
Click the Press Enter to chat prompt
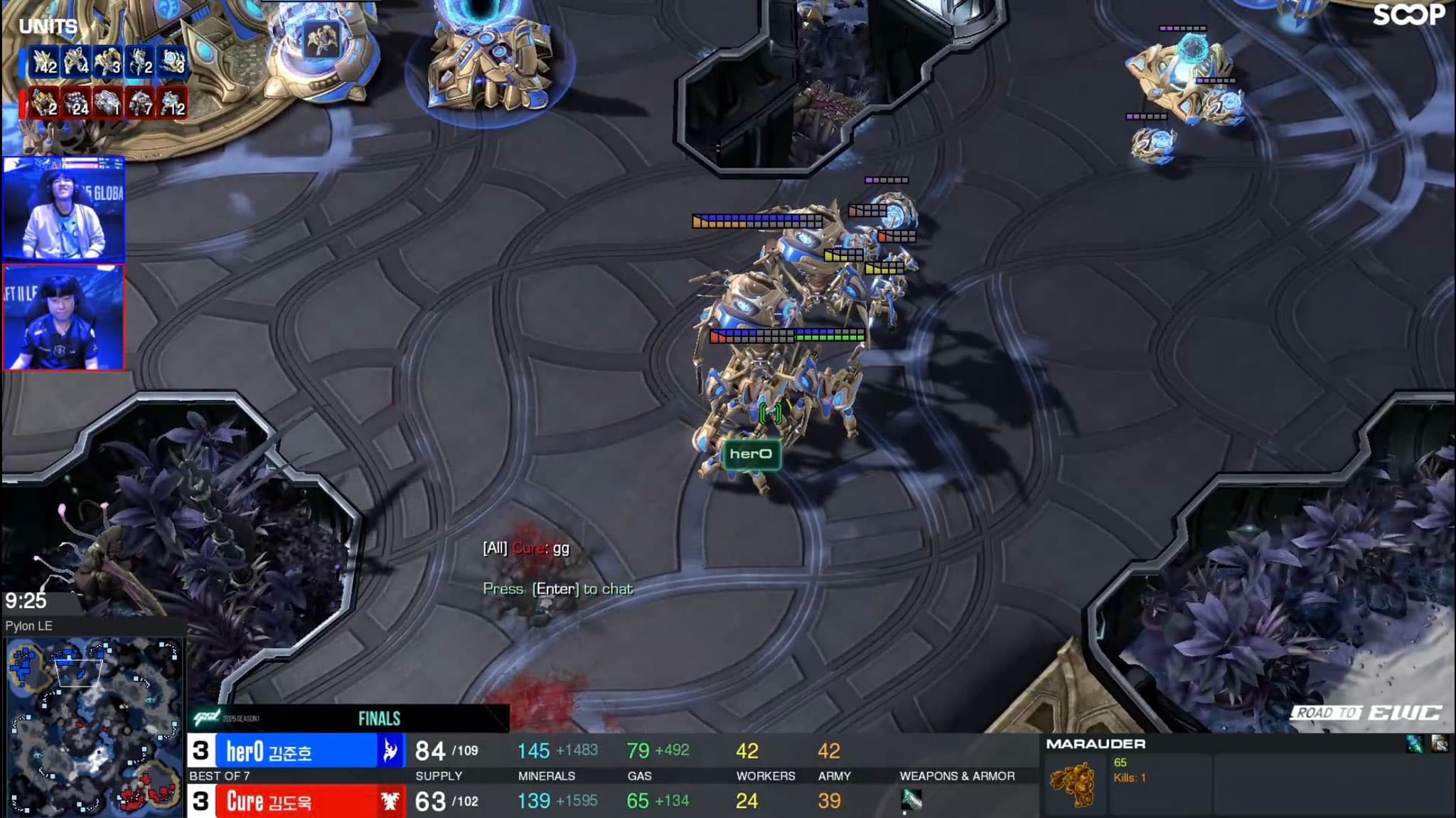pyautogui.click(x=558, y=589)
